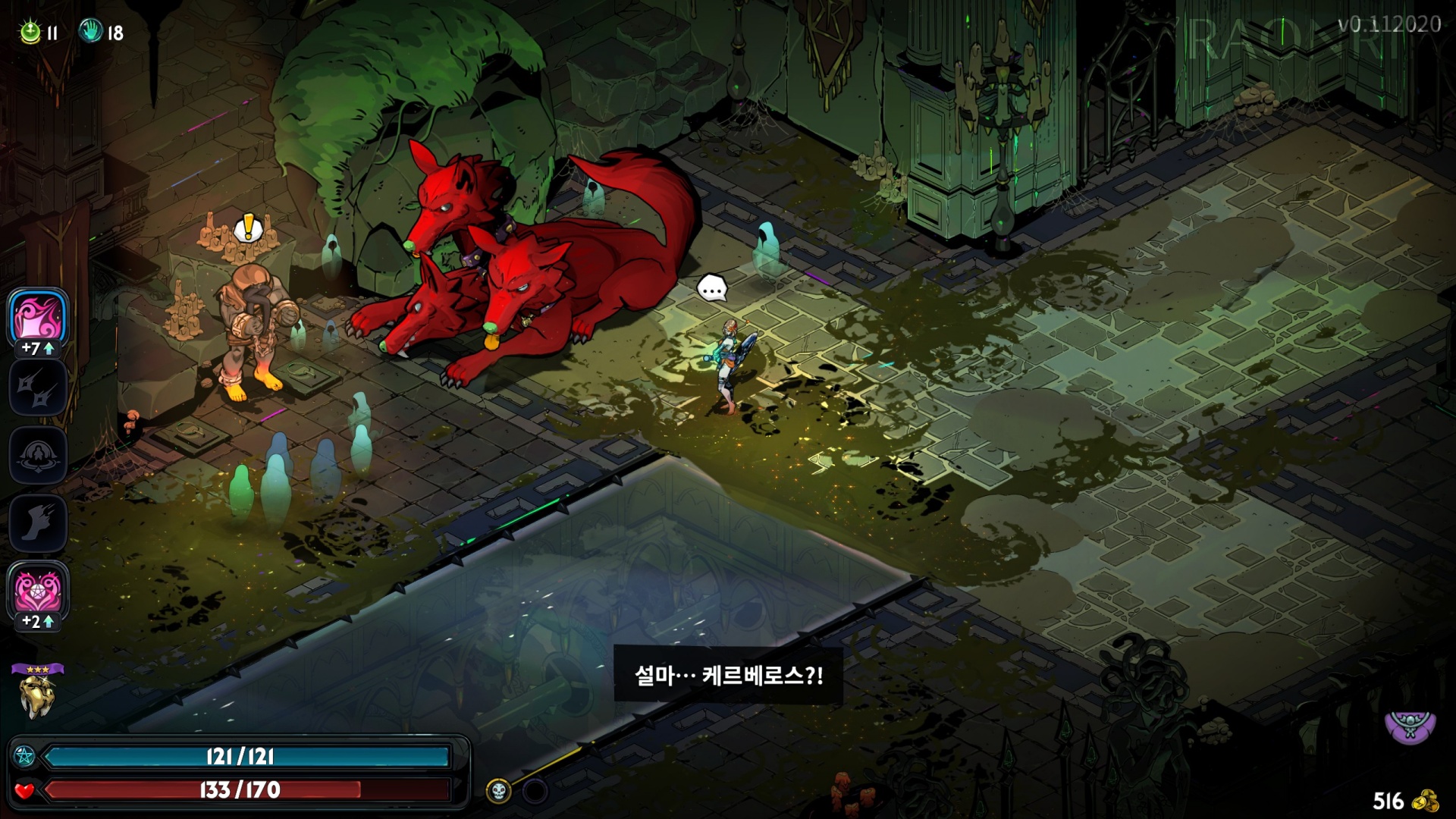Select the pink Attack boon slot
This screenshot has height=819, width=1456.
click(38, 318)
